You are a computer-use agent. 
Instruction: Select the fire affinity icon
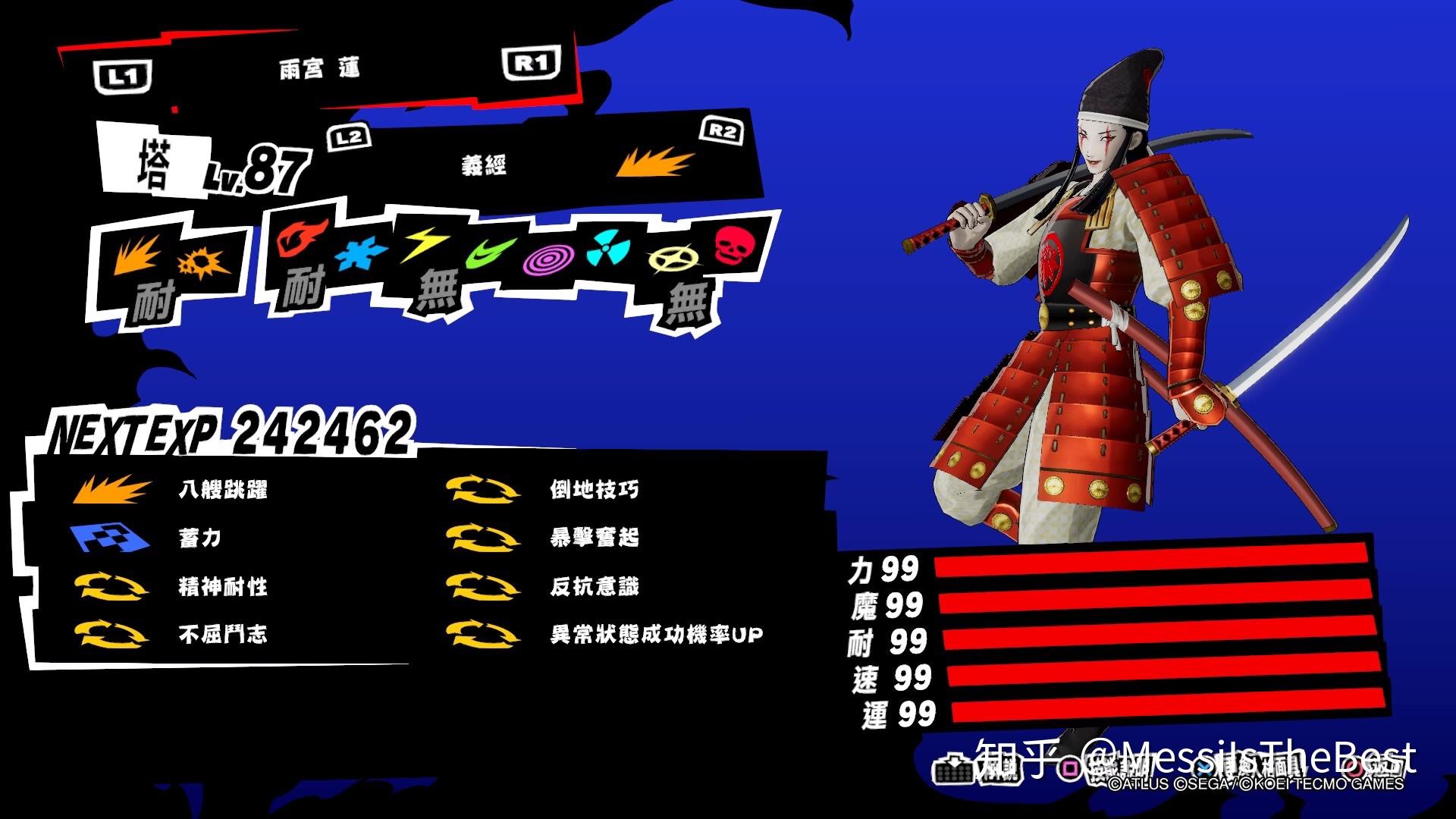(303, 243)
